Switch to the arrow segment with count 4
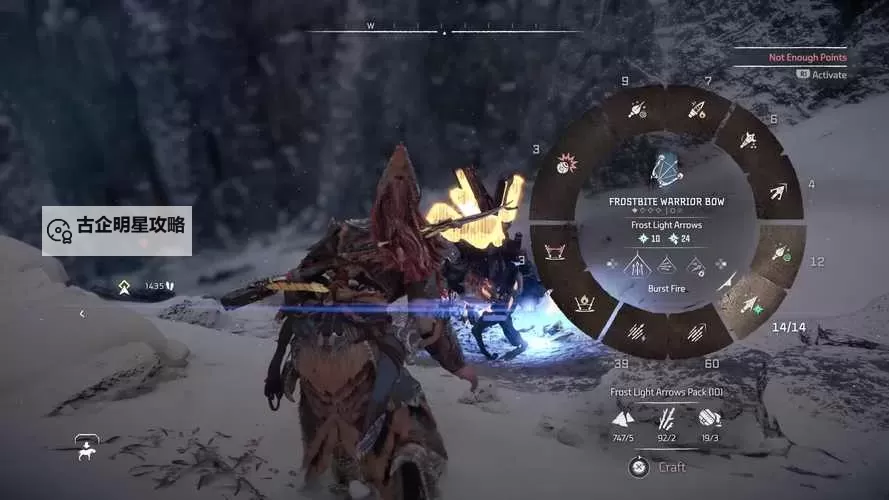889x500 pixels. pos(777,190)
